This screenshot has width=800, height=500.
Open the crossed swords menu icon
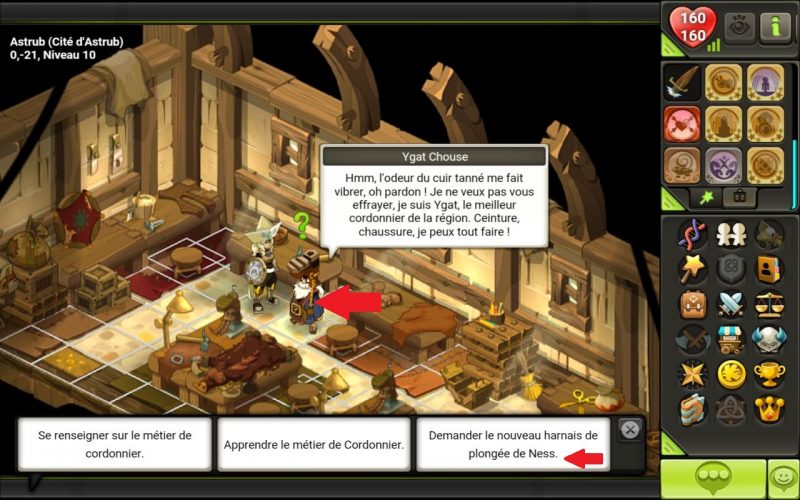731,303
